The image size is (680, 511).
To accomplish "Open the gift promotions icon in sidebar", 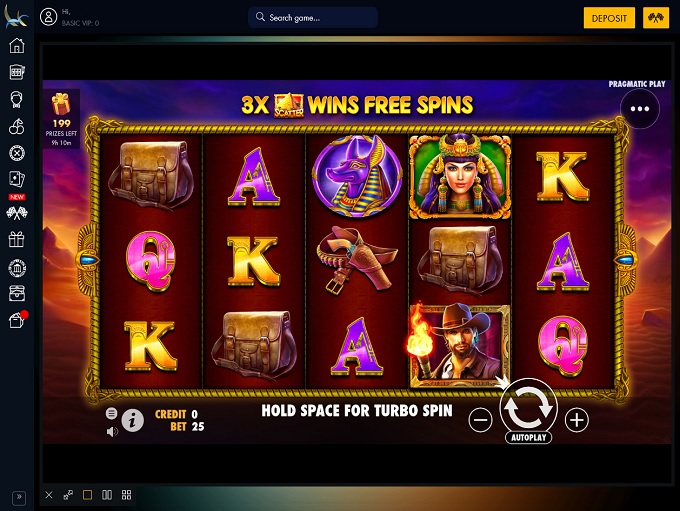I will click(x=16, y=239).
